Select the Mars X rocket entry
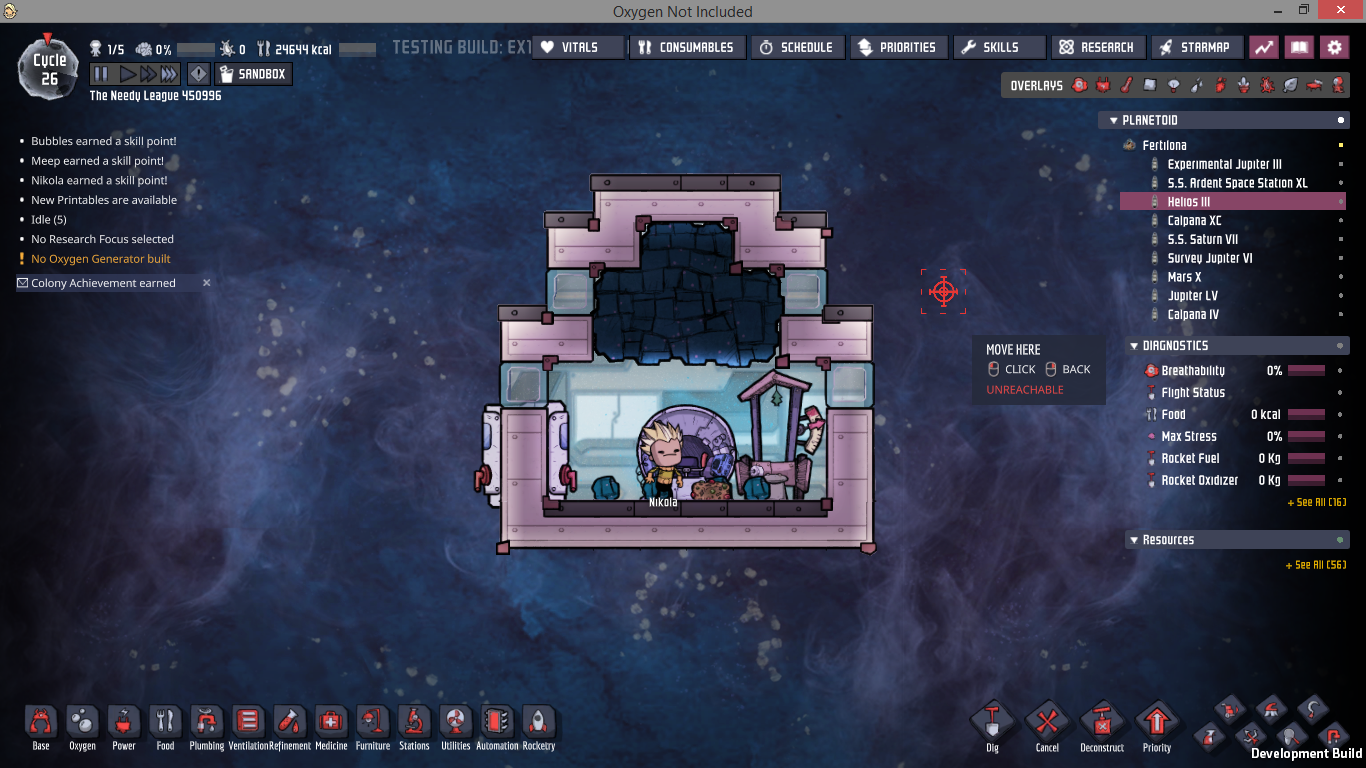This screenshot has width=1366, height=768. [x=1184, y=277]
